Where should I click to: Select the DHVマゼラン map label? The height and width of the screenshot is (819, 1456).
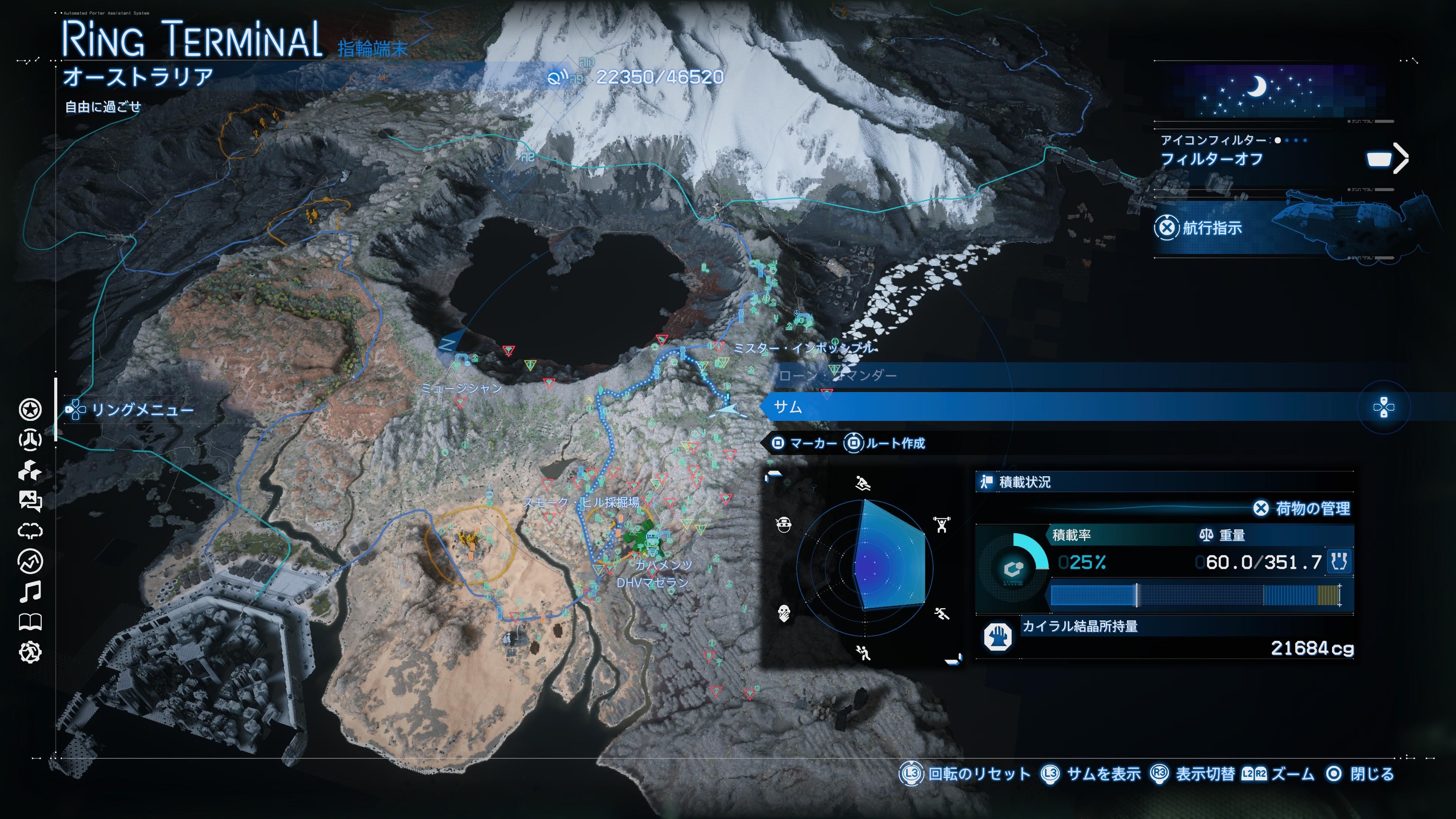[652, 583]
